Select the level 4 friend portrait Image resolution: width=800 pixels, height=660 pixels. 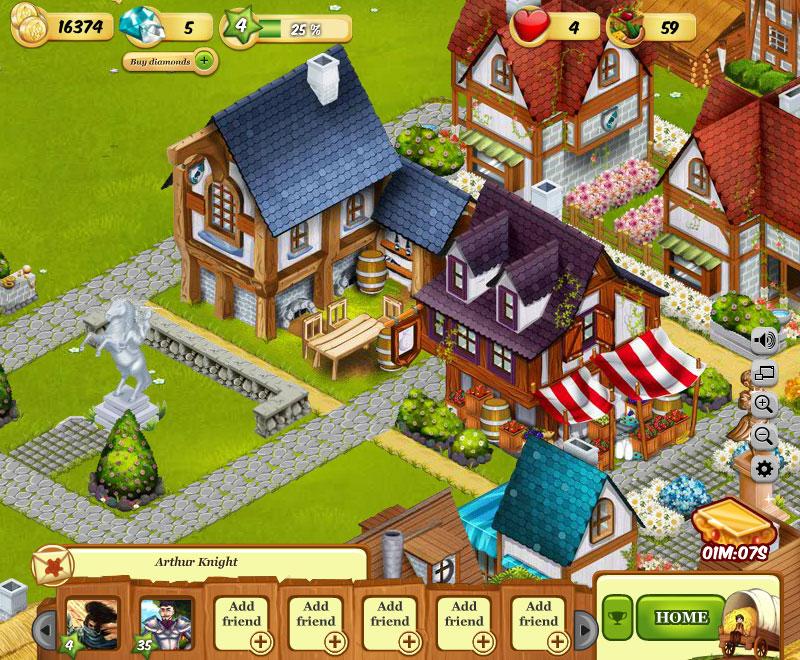point(91,620)
